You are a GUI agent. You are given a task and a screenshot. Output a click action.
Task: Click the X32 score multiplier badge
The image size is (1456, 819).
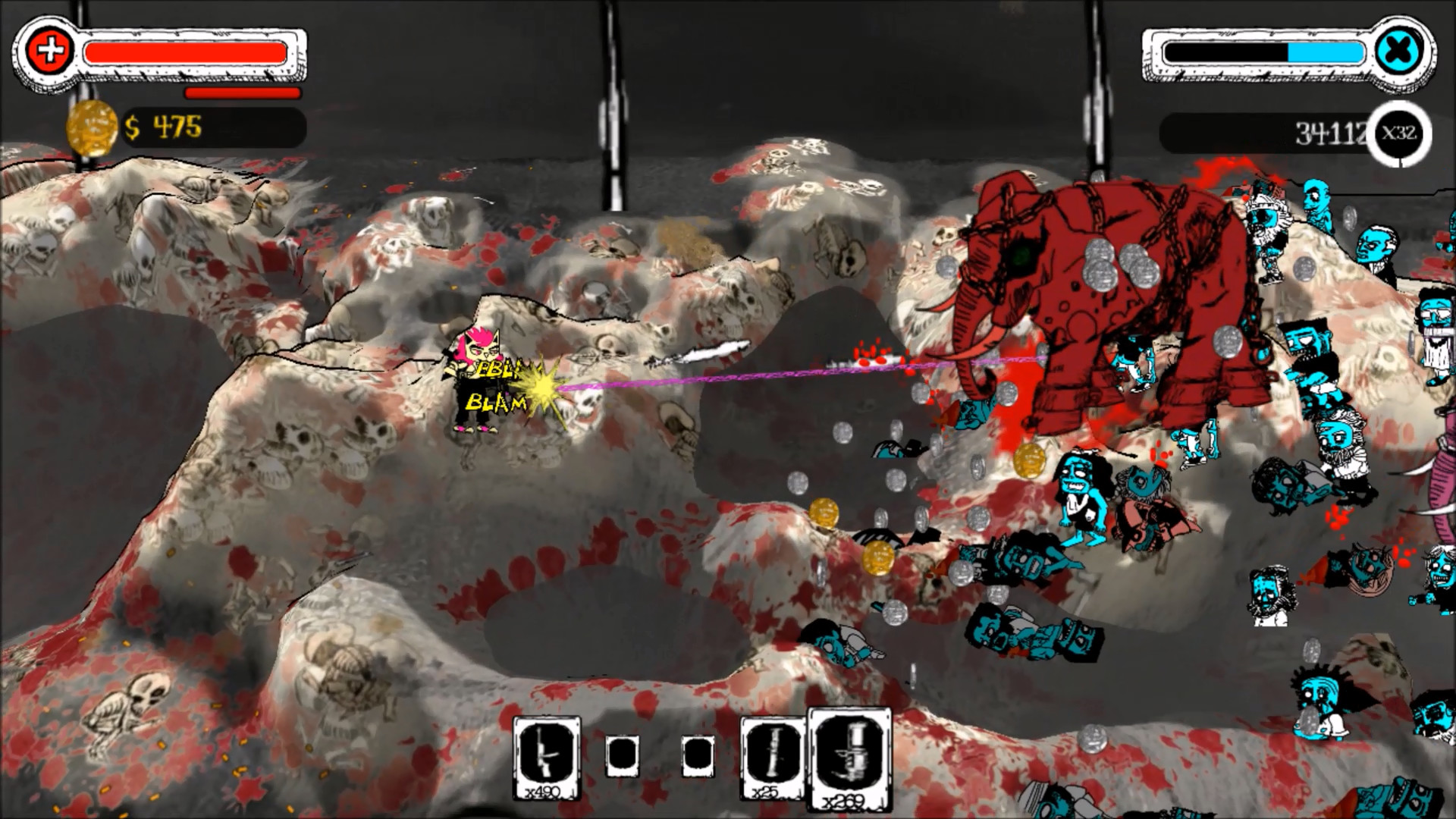coord(1399,133)
